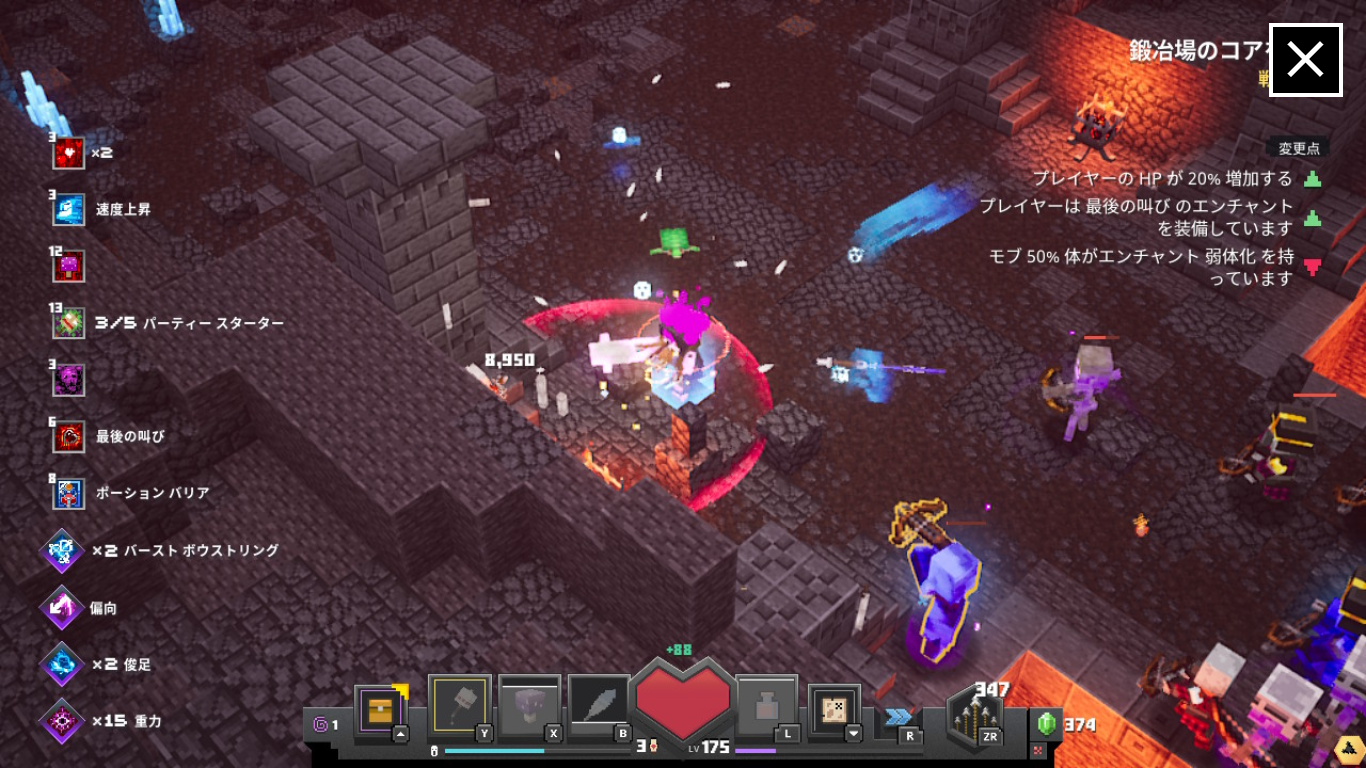This screenshot has height=768, width=1366.
Task: Click the 偏向 enchantment diamond icon
Action: click(62, 607)
